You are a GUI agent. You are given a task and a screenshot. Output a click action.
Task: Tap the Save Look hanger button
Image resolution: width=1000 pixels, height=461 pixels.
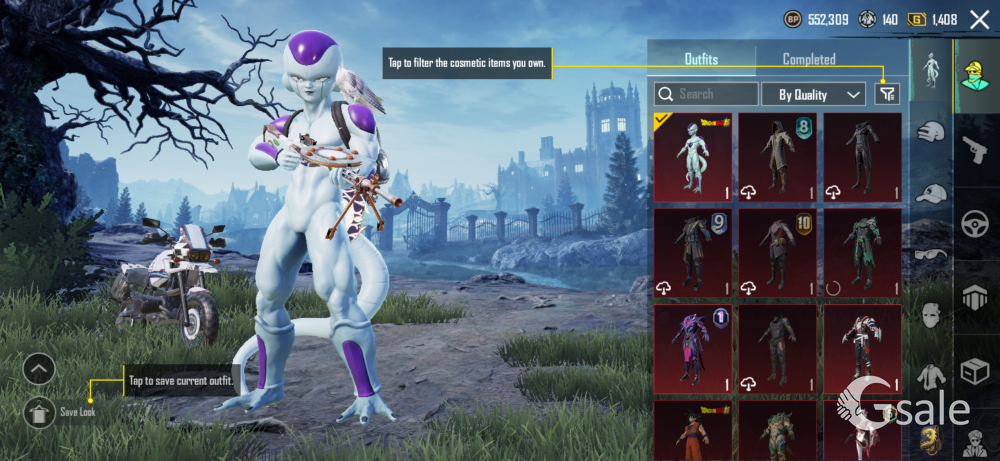pyautogui.click(x=40, y=410)
